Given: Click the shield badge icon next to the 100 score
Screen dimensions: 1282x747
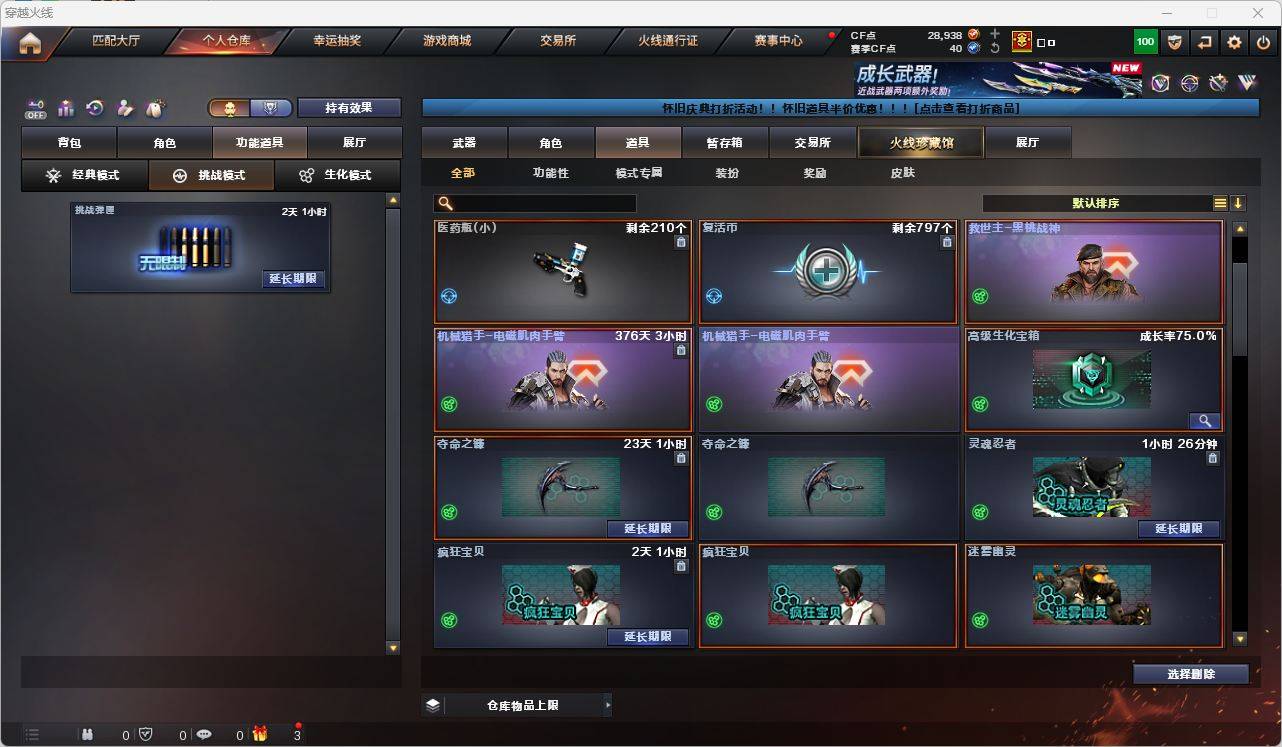Looking at the screenshot, I should (1174, 41).
